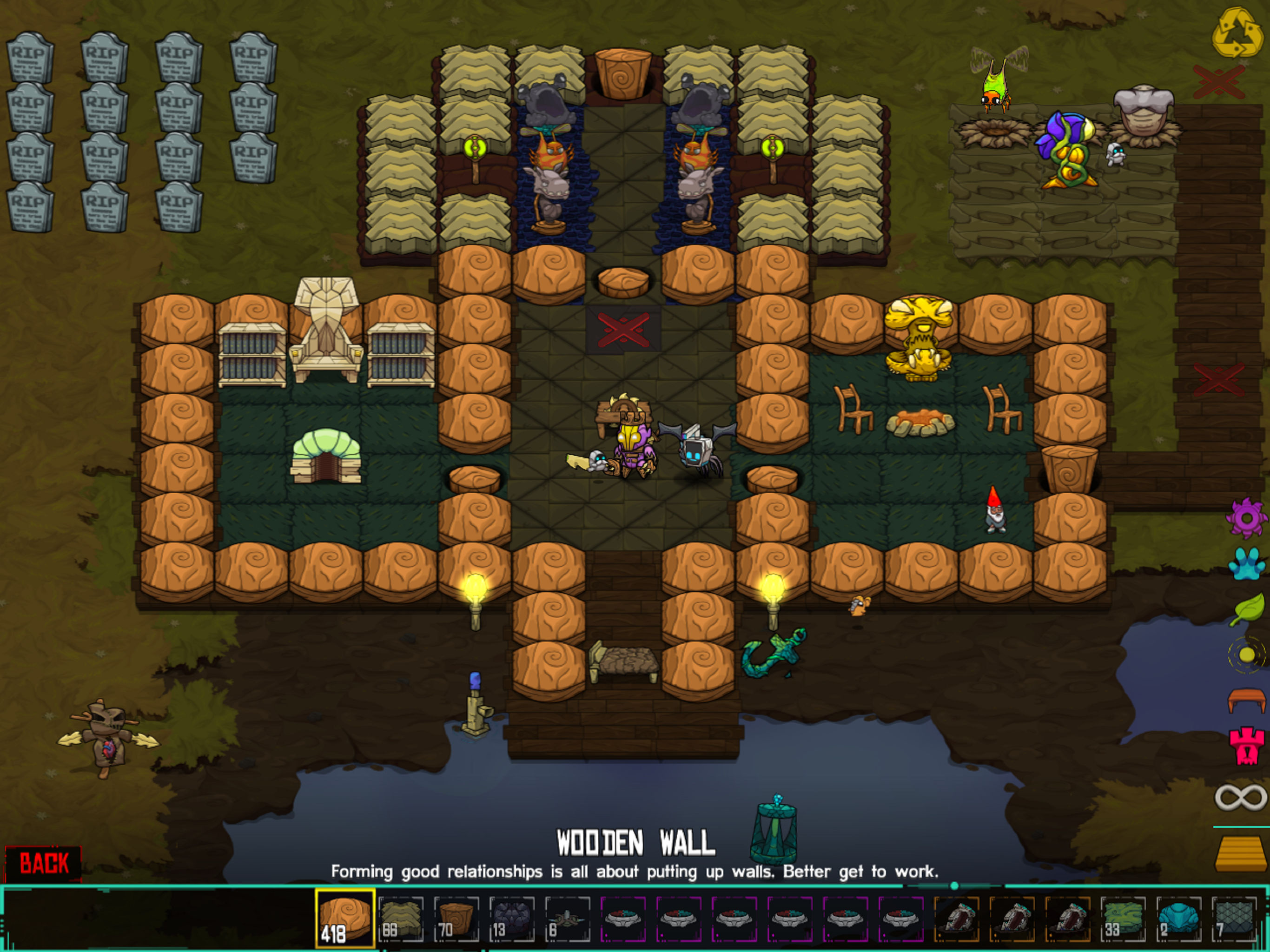Switch to the green leaf category
1270x952 pixels.
pos(1247,609)
